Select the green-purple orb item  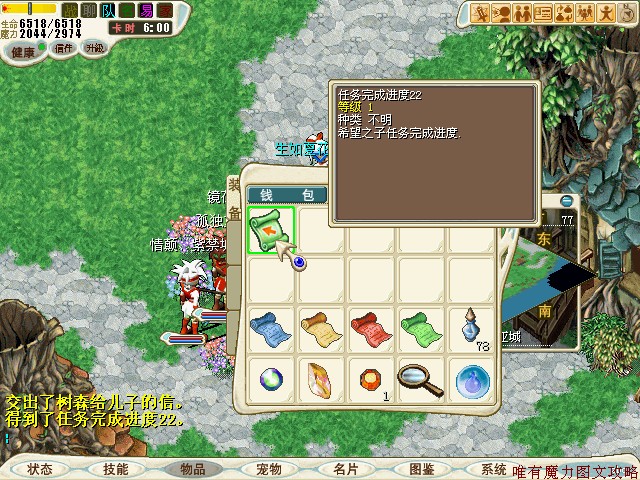pos(270,379)
